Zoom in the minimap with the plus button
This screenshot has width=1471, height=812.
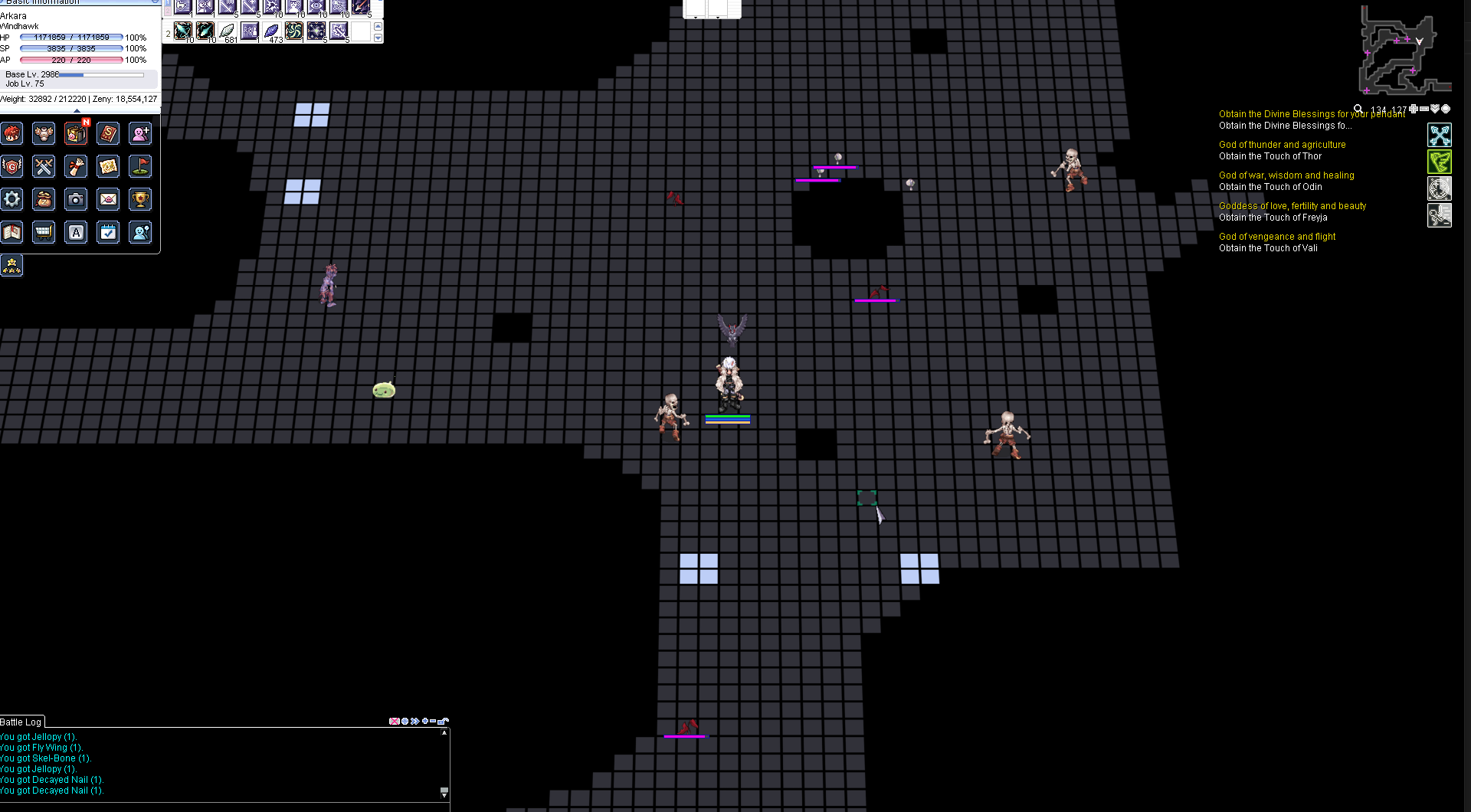pos(1413,108)
